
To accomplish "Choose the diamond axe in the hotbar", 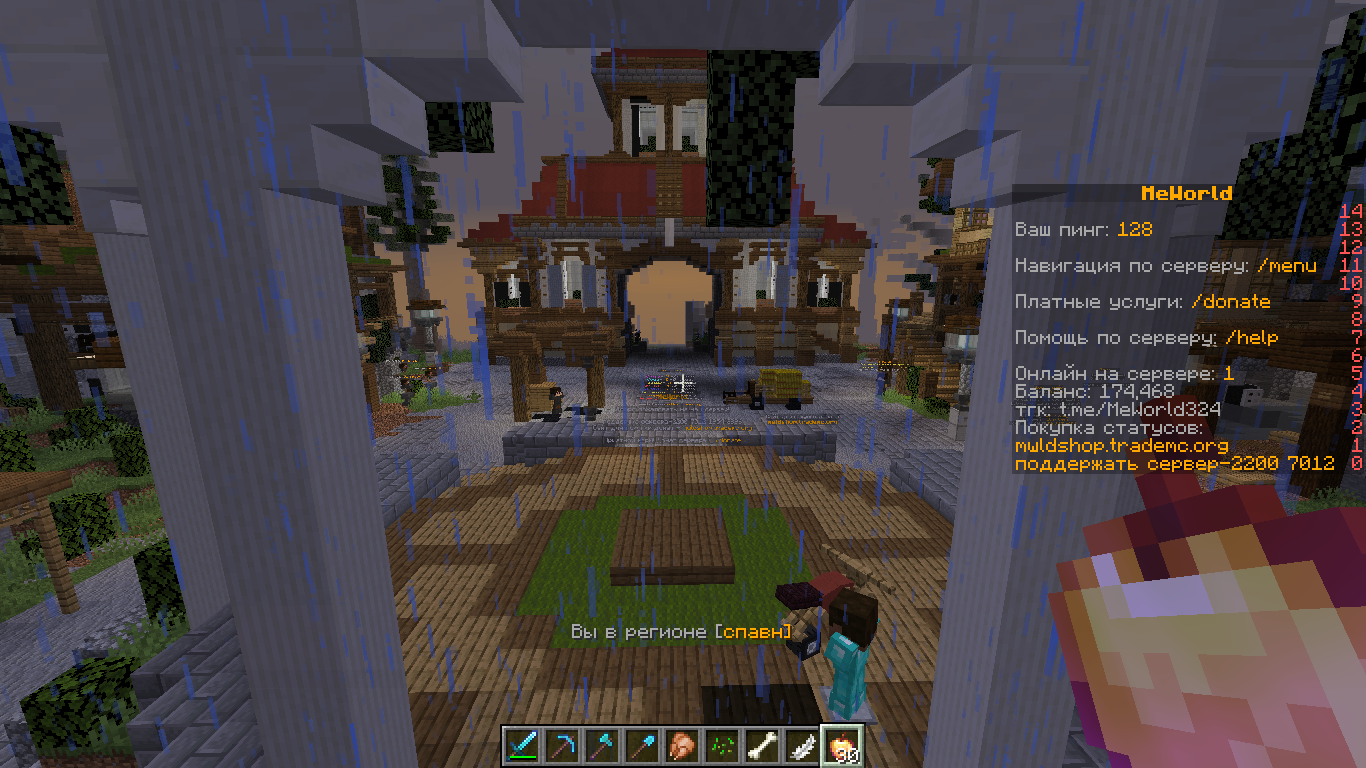I will [x=601, y=745].
